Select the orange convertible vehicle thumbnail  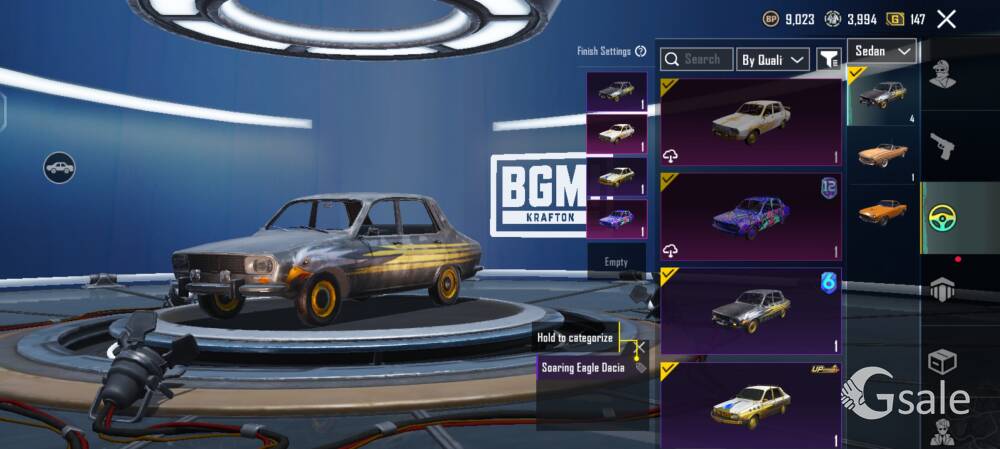tap(882, 153)
